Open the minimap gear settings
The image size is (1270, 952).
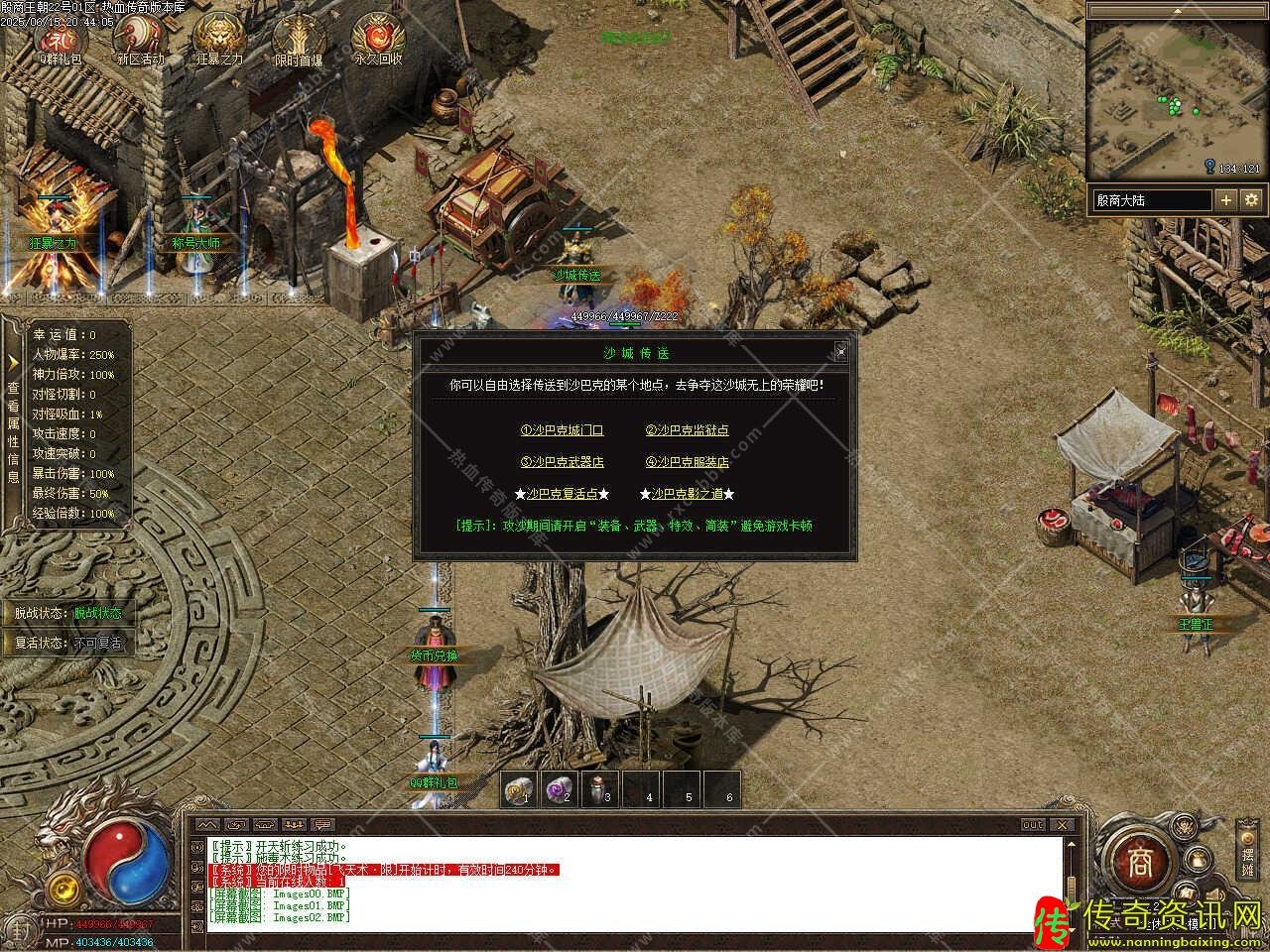(1250, 200)
